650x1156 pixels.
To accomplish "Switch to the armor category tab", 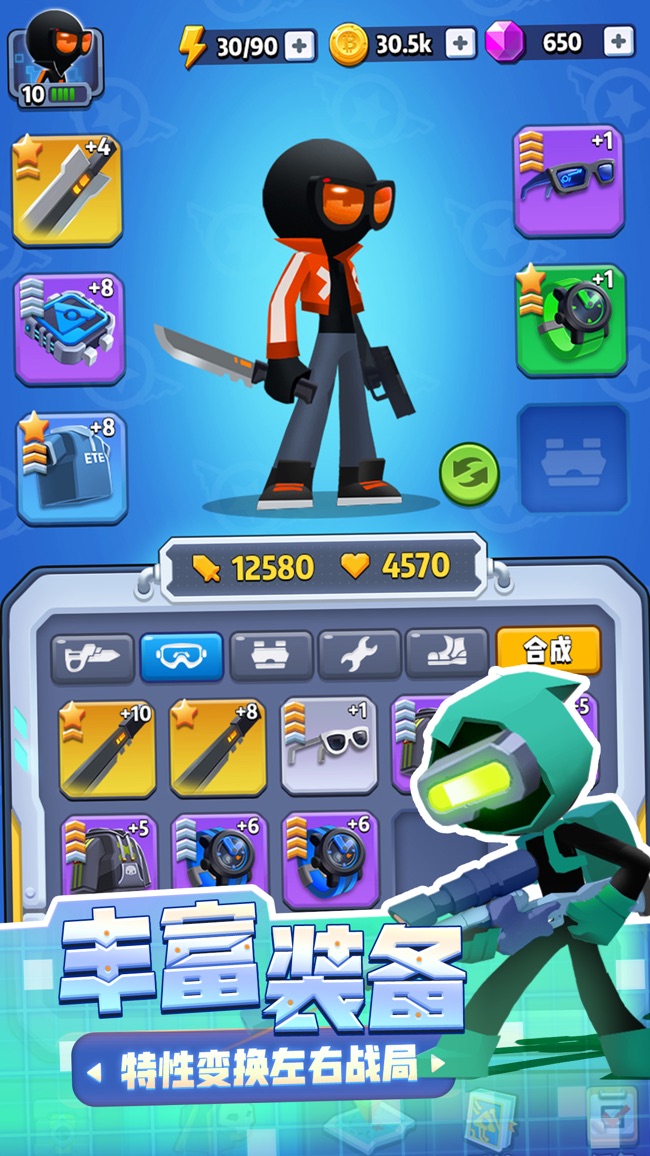I will (270, 656).
